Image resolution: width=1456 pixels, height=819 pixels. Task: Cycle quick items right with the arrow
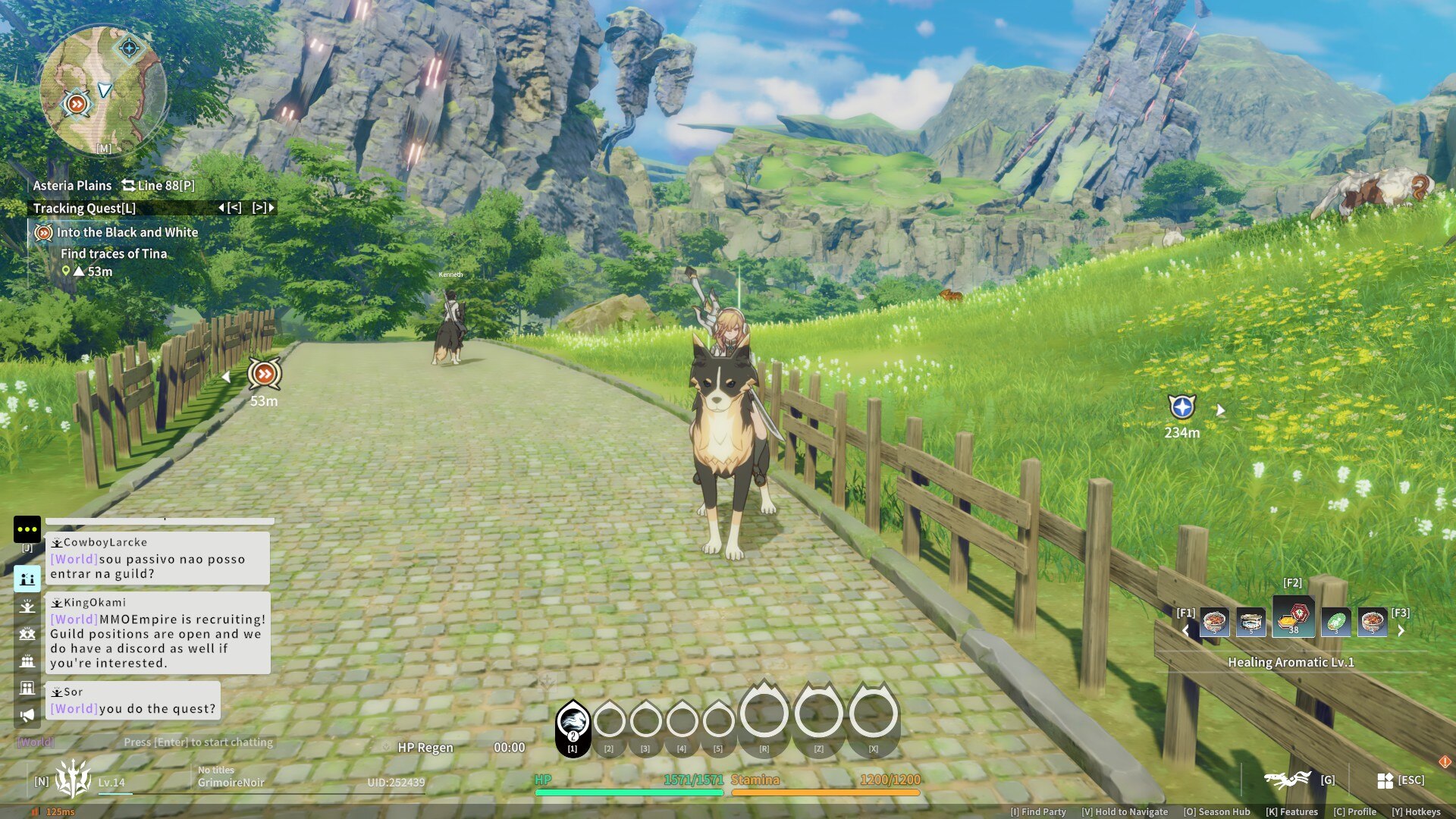pos(1401,630)
